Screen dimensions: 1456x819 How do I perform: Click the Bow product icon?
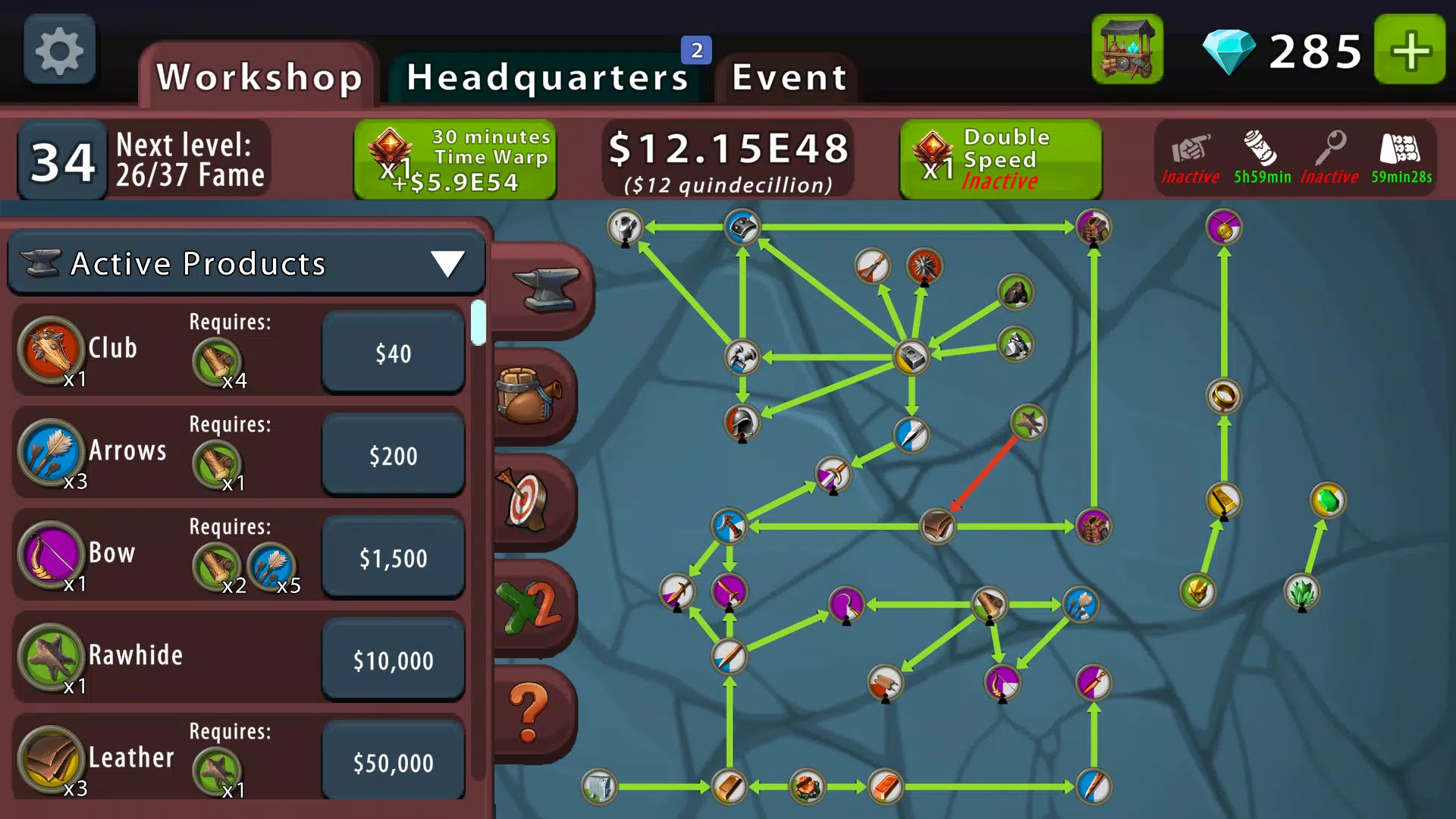(x=49, y=555)
